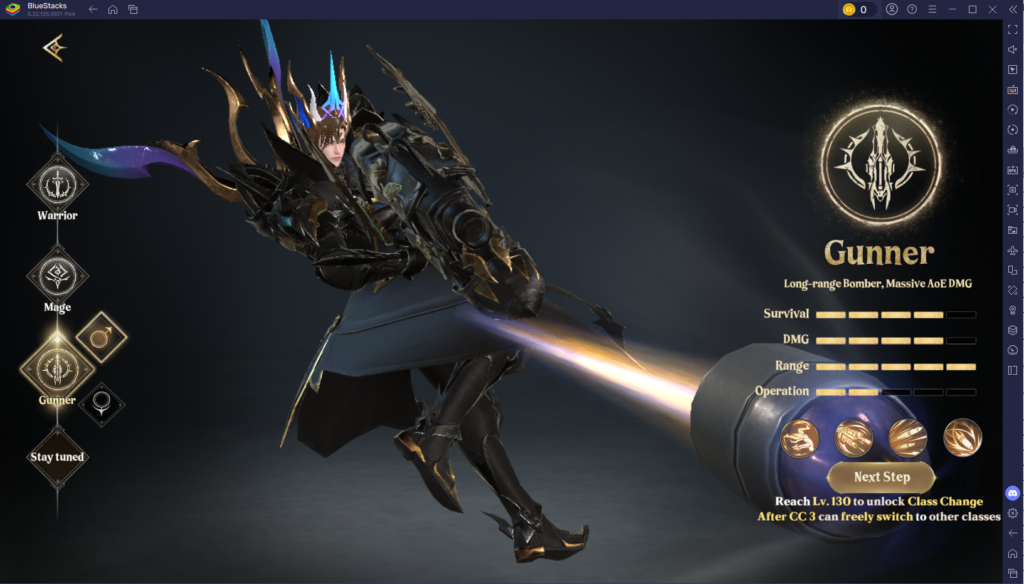Pick the female gender option
Image resolution: width=1024 pixels, height=584 pixels.
point(101,403)
